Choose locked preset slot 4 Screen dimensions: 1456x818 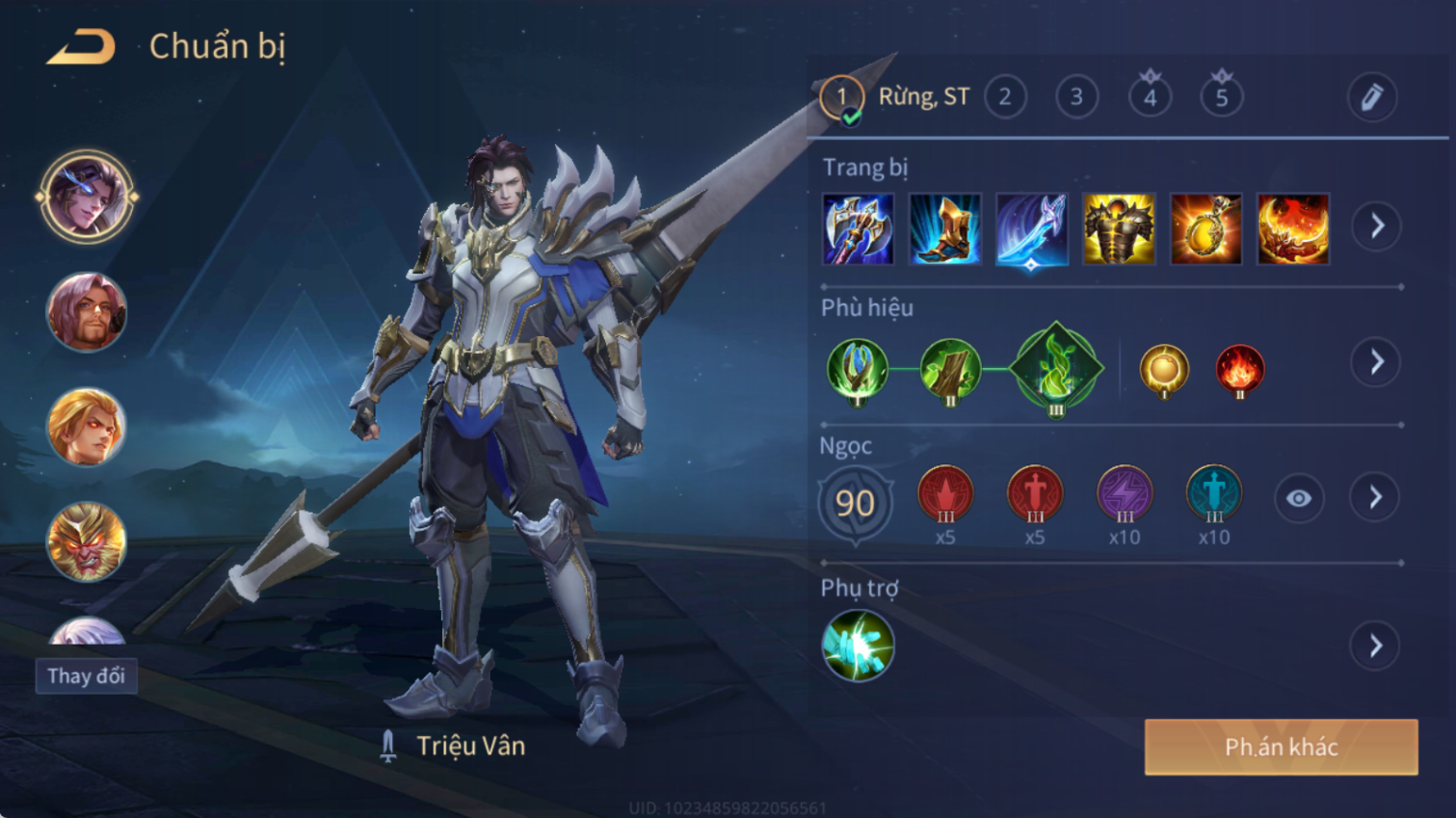pos(1150,96)
